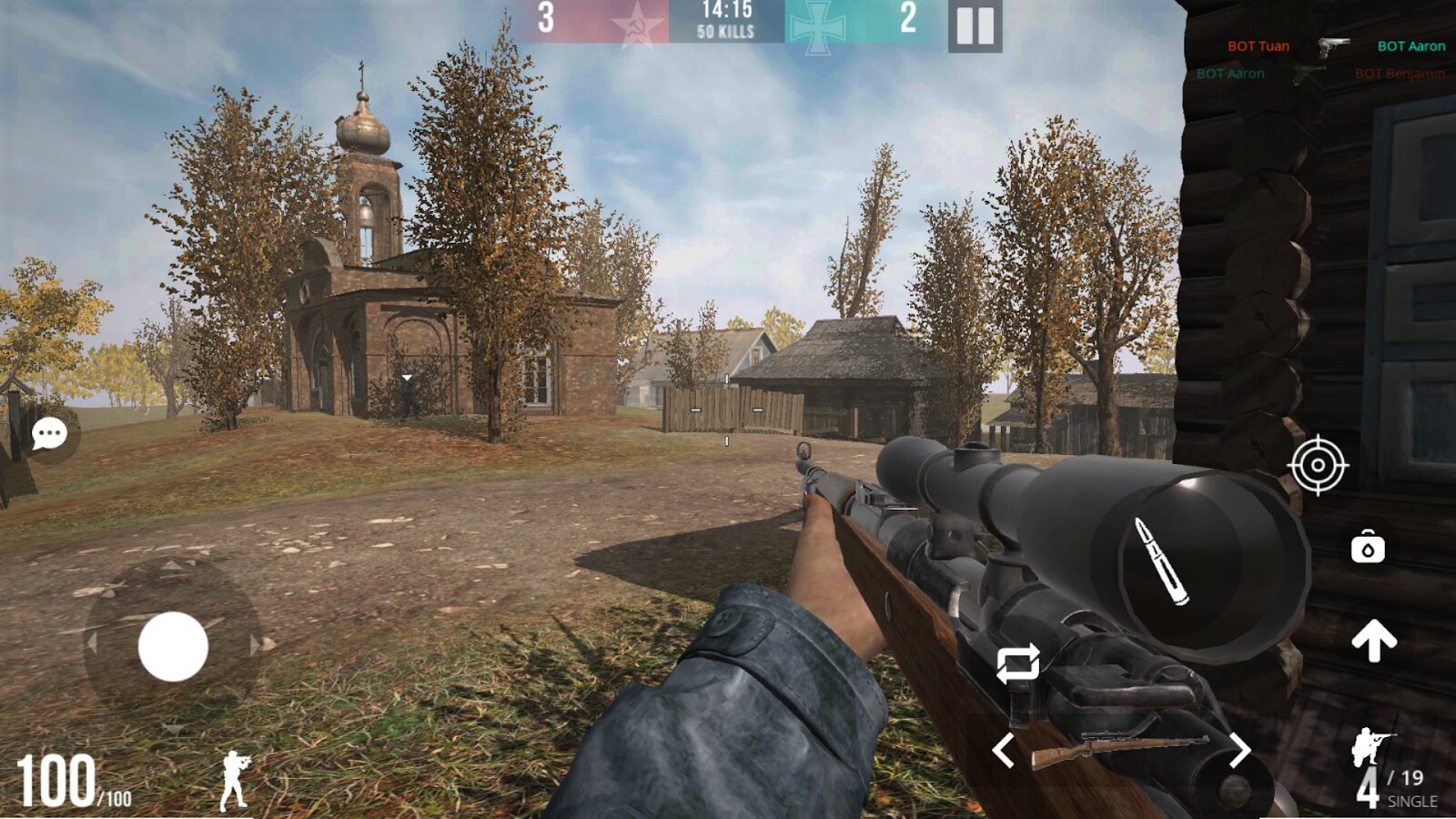
Task: Reload using the circular arrows button
Action: 1017,664
